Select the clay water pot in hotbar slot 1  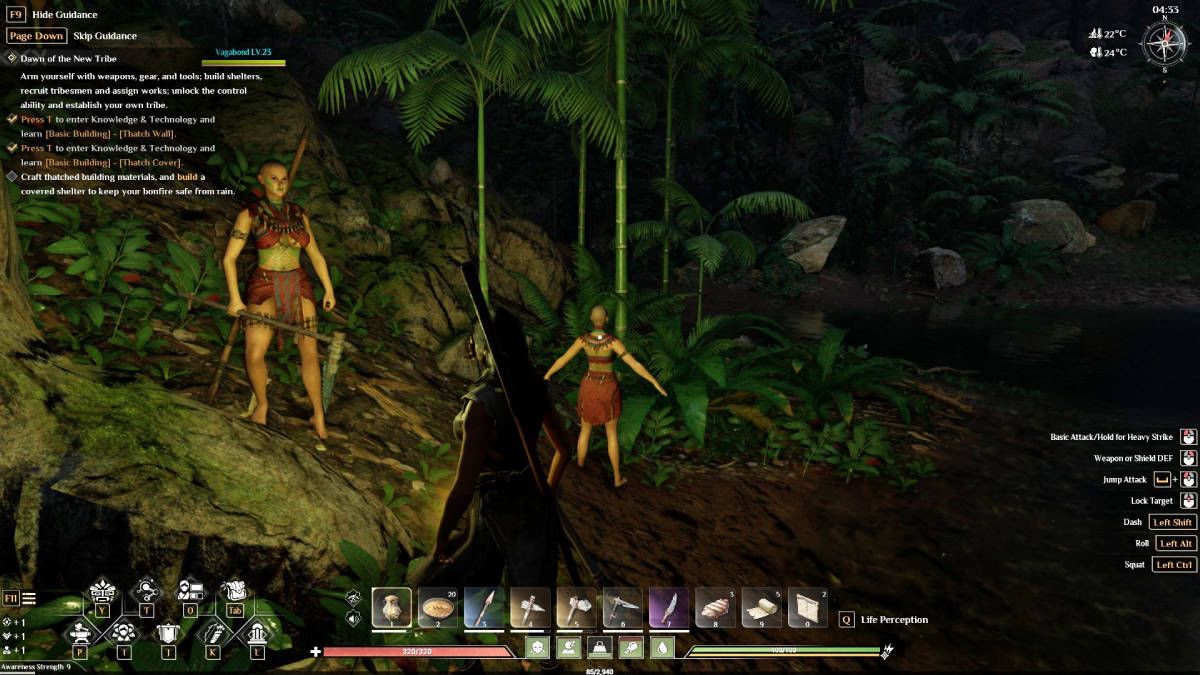(391, 607)
